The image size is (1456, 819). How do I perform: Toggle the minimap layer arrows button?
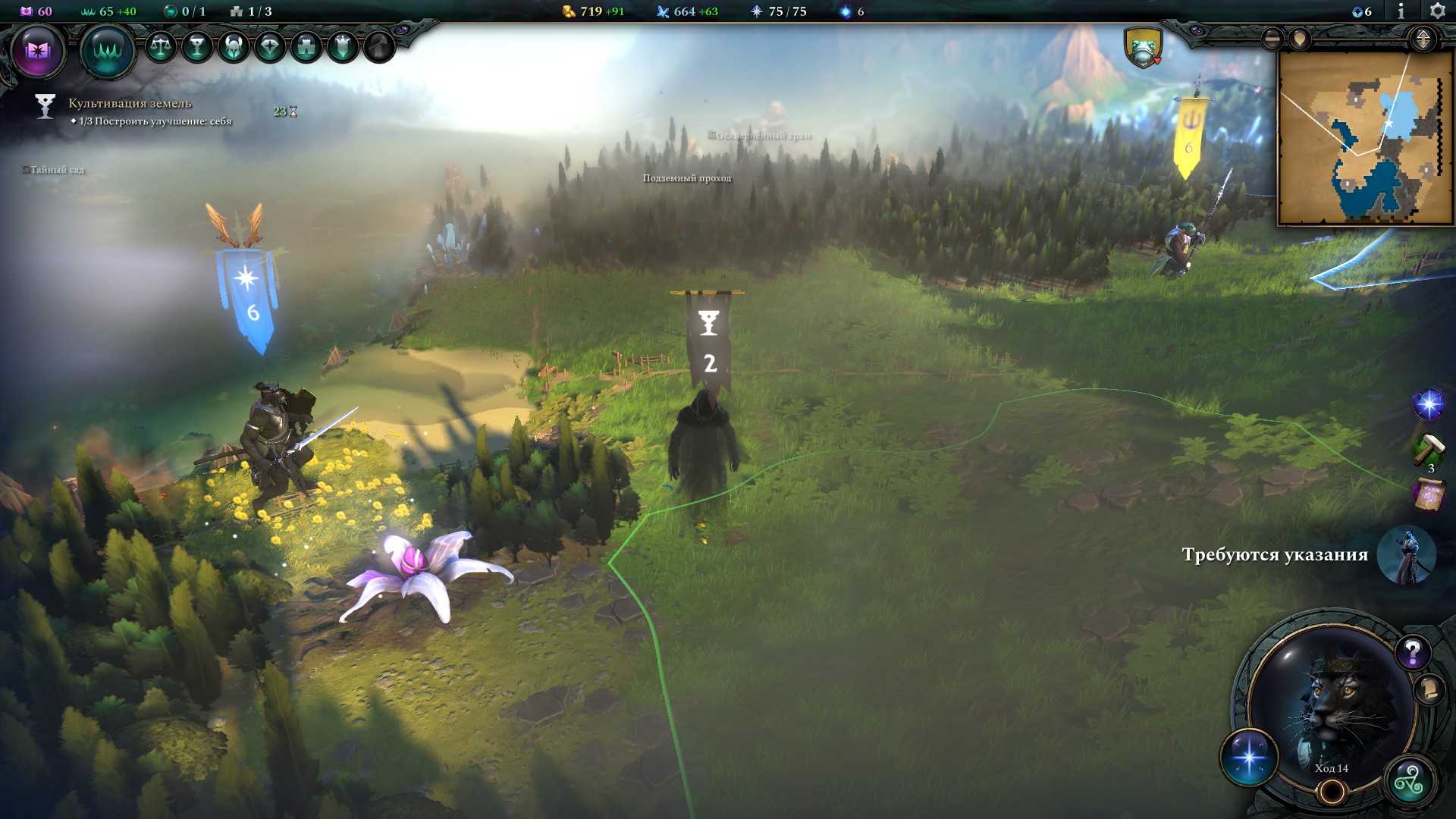[x=1423, y=39]
